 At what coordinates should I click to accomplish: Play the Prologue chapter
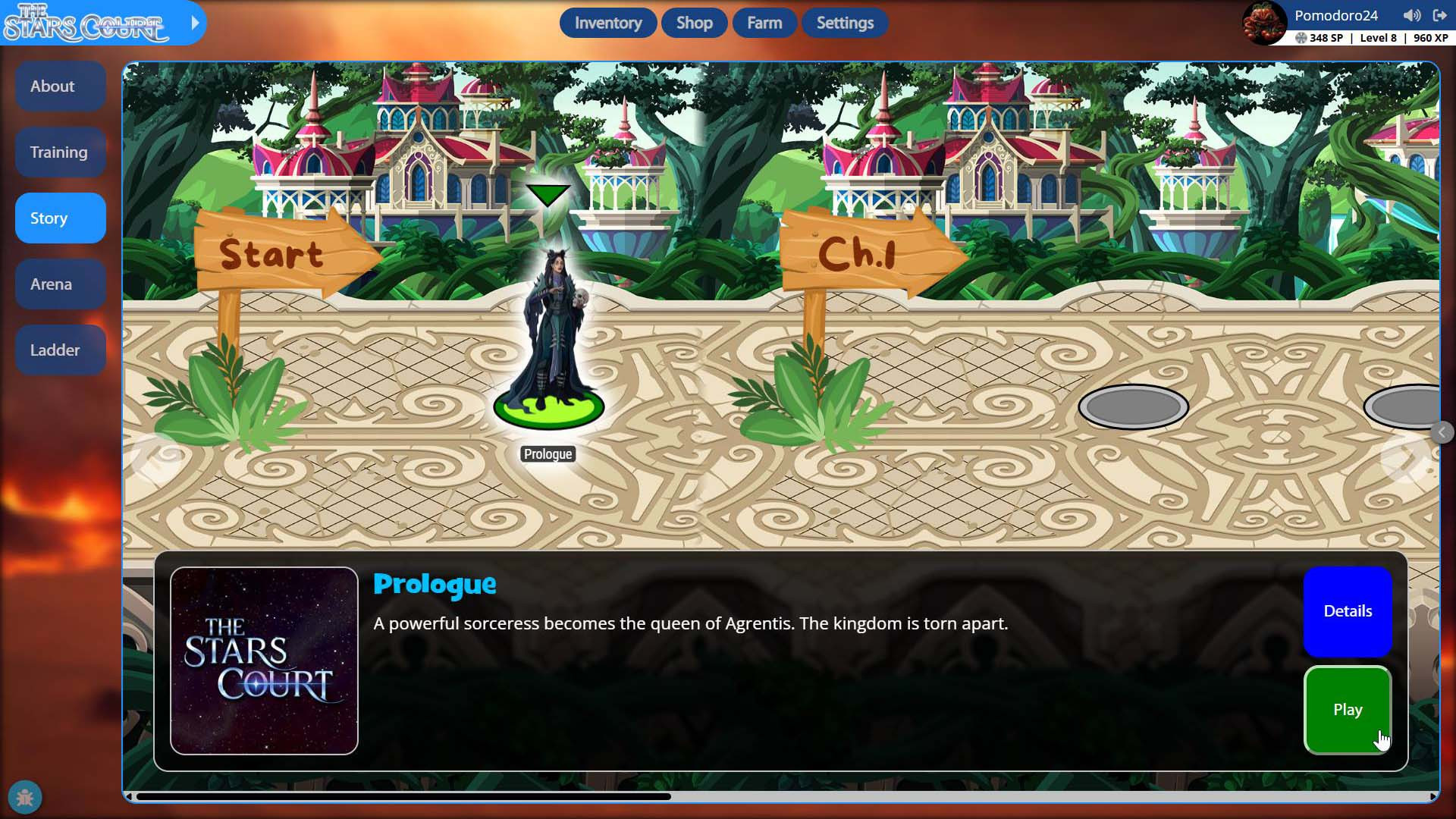pos(1347,710)
